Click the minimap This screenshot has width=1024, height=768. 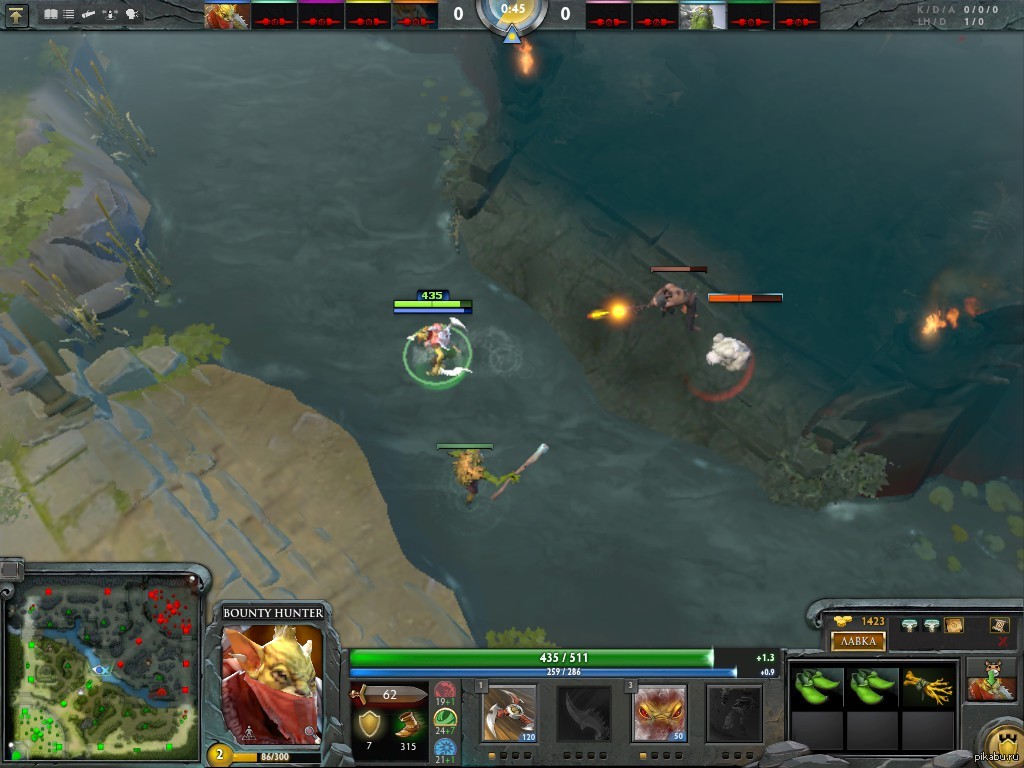click(x=102, y=666)
